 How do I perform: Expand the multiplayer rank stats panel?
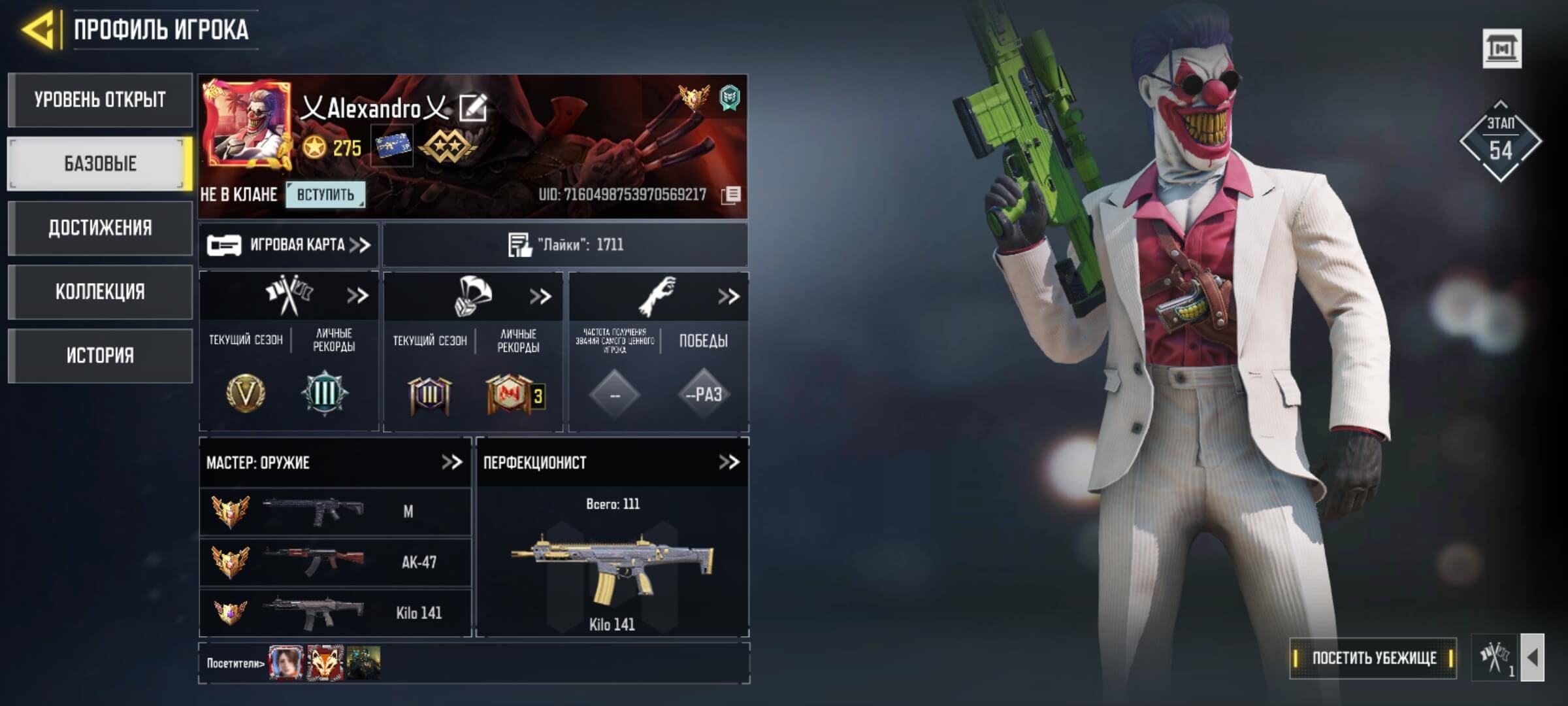click(357, 296)
